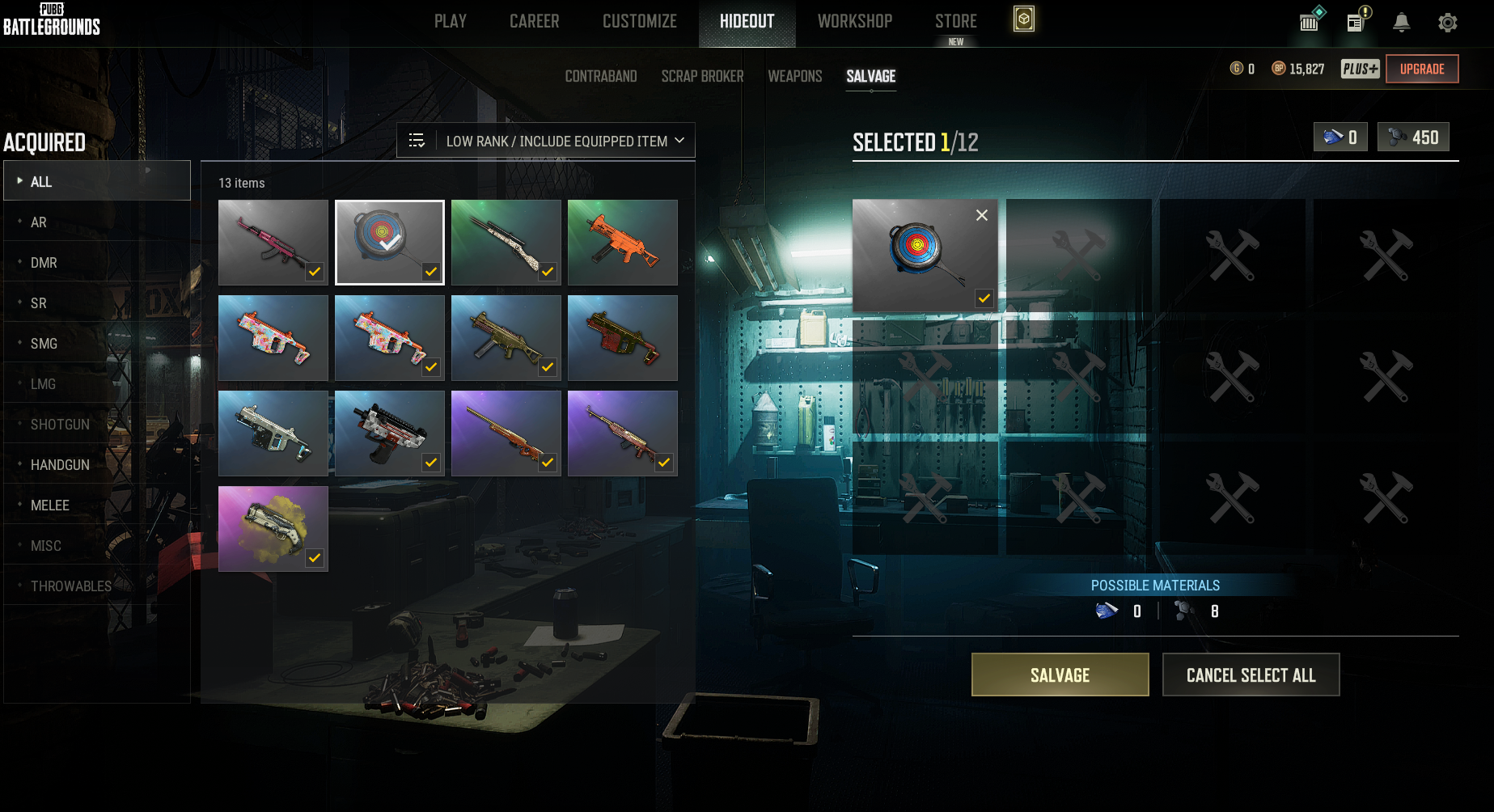The width and height of the screenshot is (1494, 812).
Task: Open the Store
Action: click(x=955, y=21)
